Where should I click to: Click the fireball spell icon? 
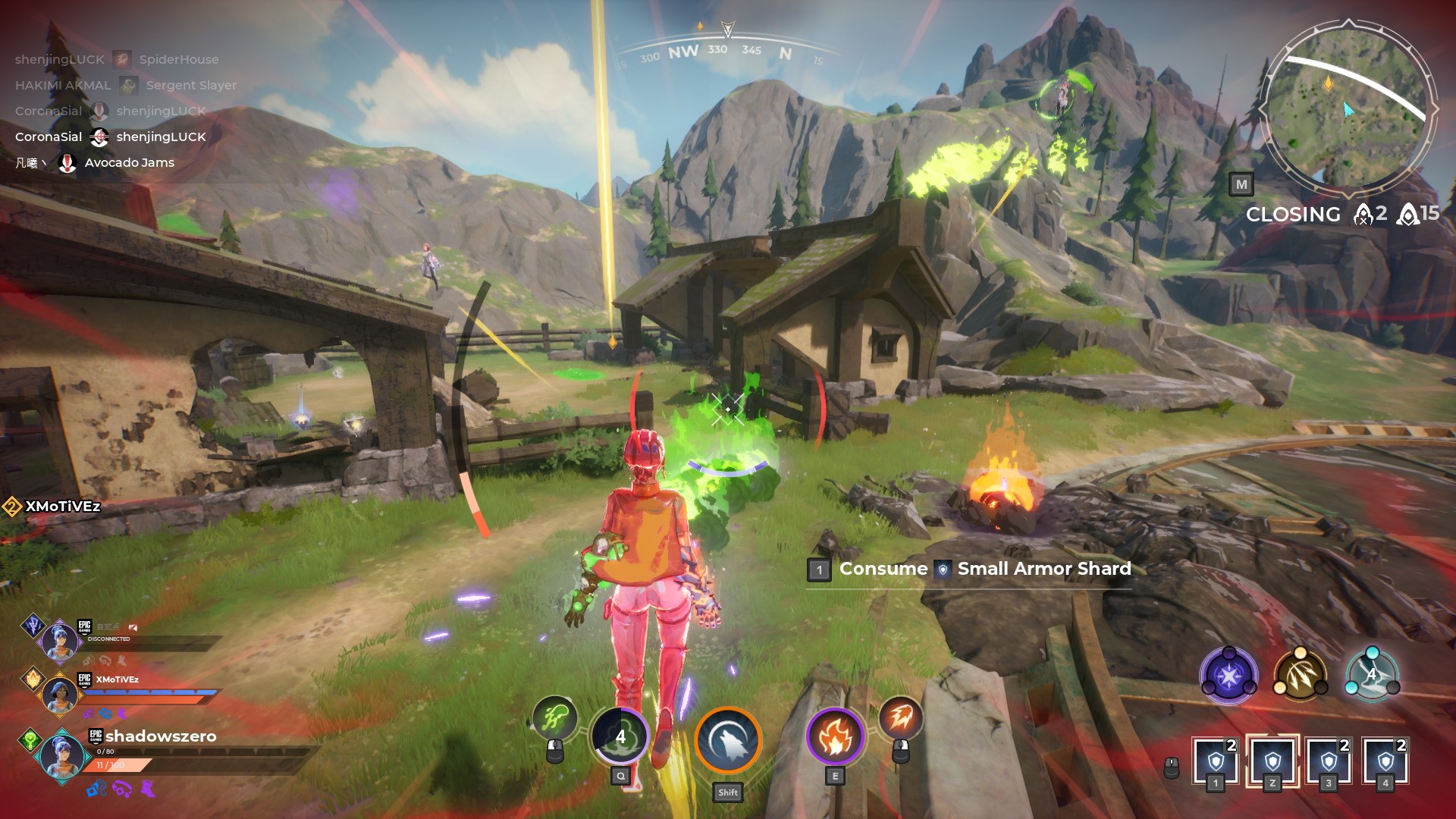coord(900,717)
